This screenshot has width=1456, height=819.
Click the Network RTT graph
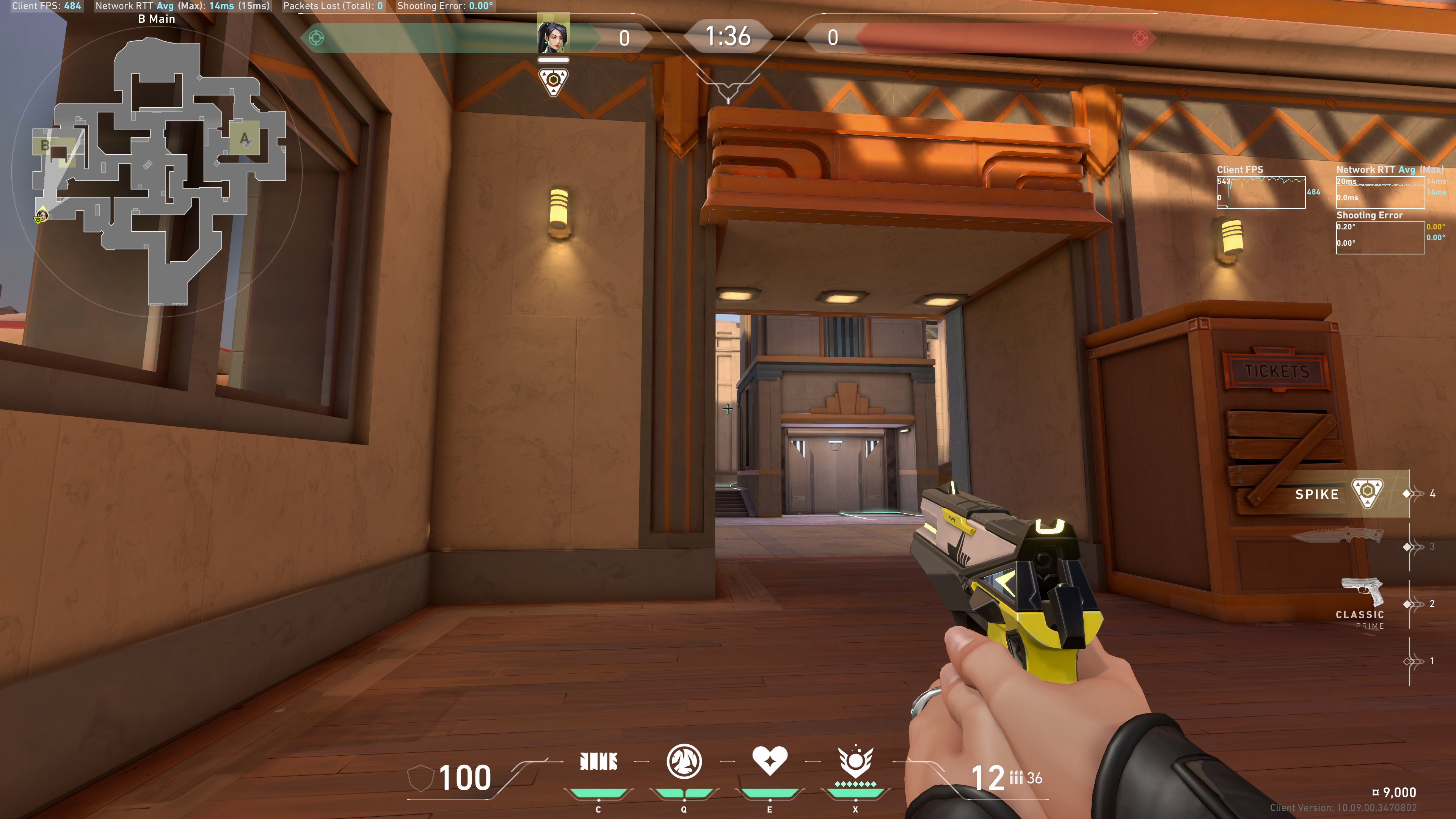(x=1380, y=192)
